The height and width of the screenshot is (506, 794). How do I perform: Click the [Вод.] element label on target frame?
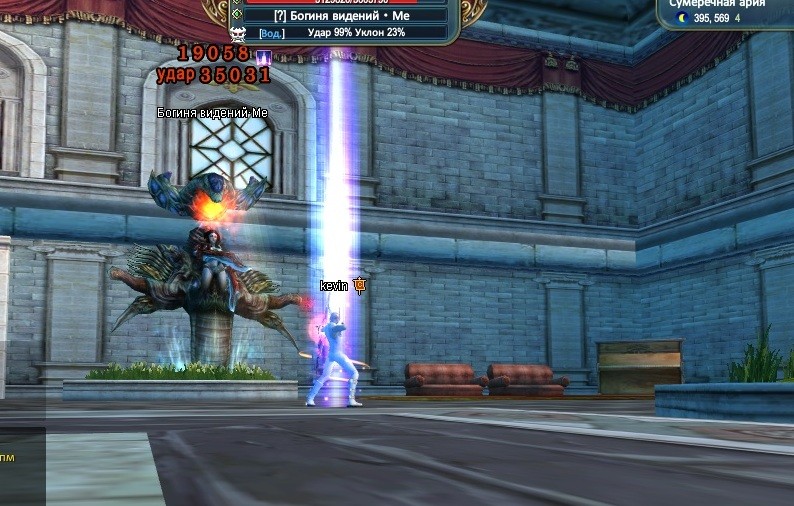tap(272, 33)
